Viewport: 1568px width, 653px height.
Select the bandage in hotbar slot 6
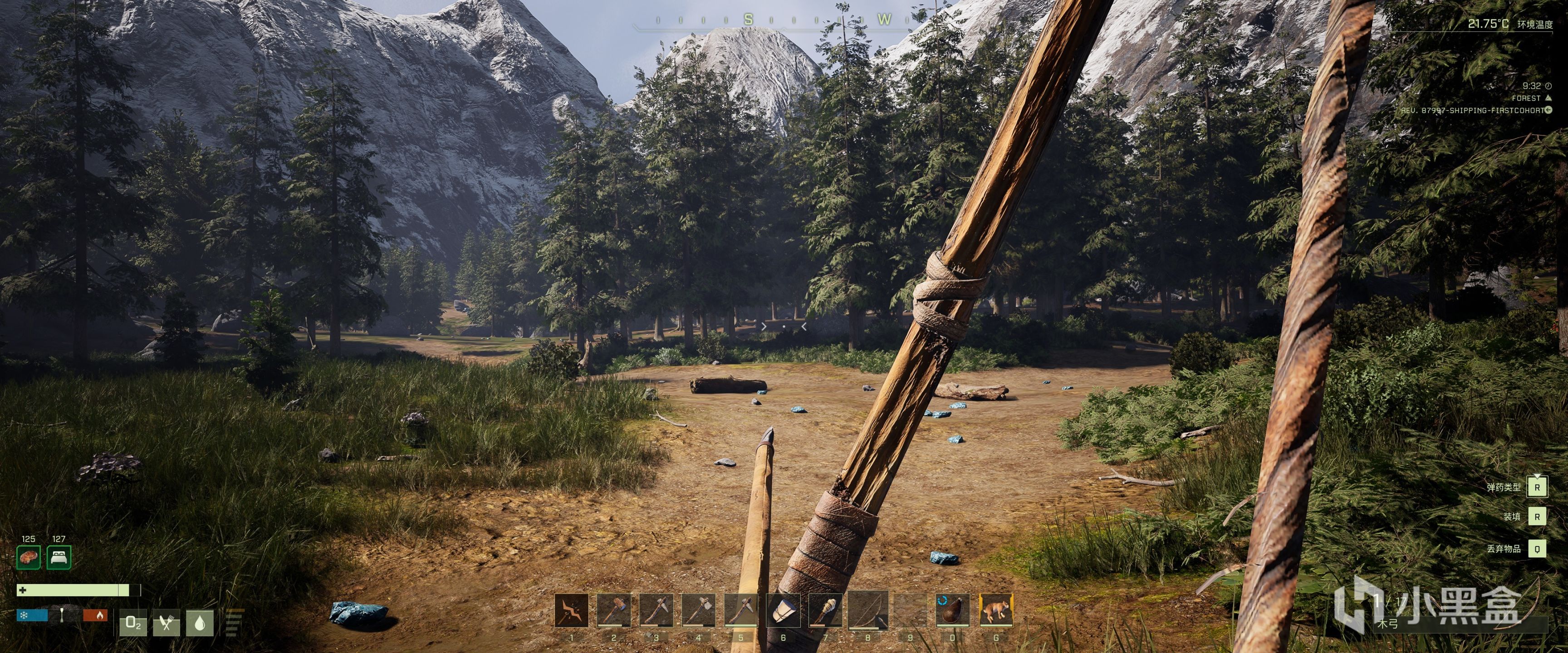pyautogui.click(x=783, y=610)
